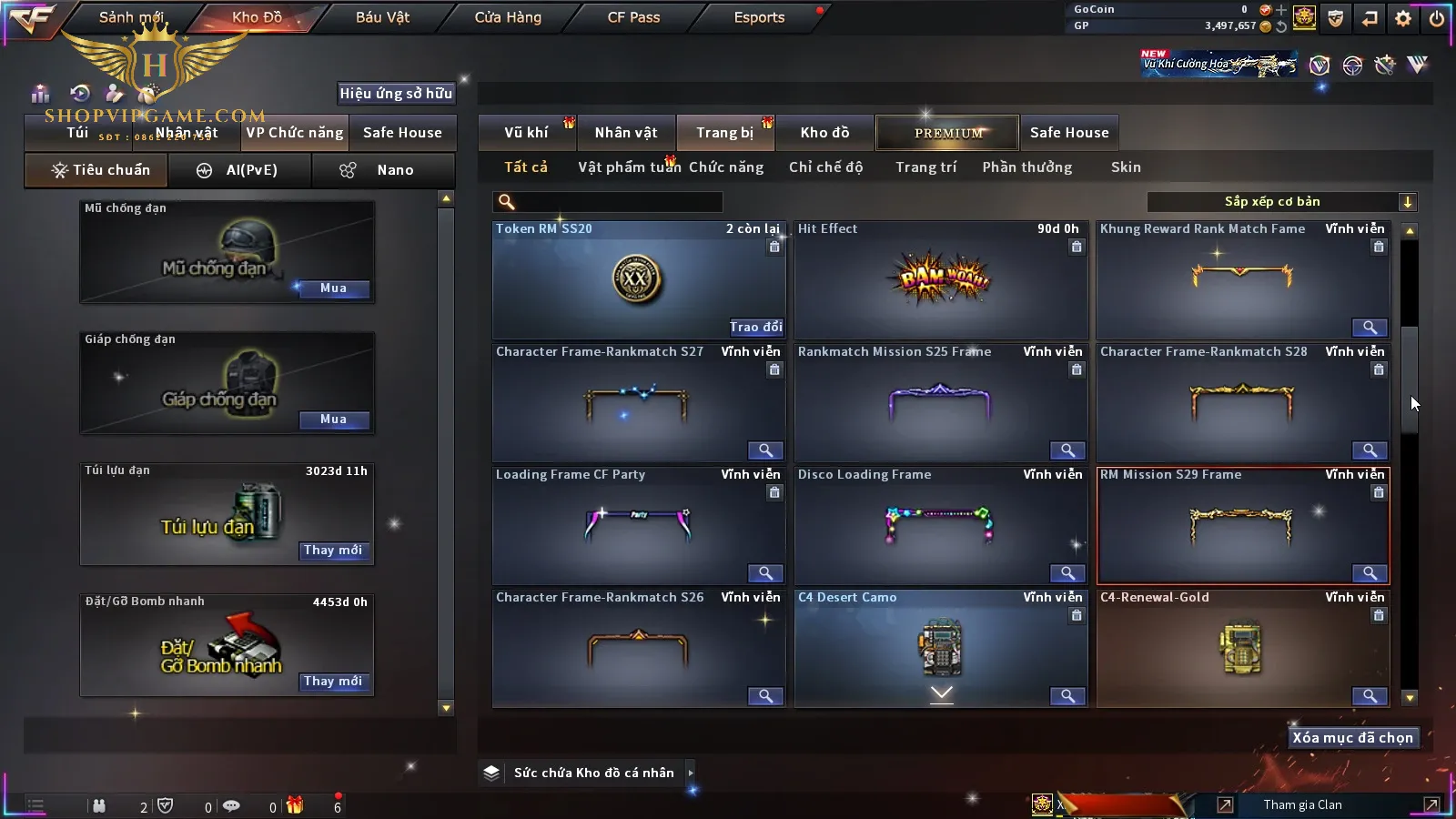The height and width of the screenshot is (819, 1456).
Task: Switch to the Vũ khí tab
Action: coord(526,133)
